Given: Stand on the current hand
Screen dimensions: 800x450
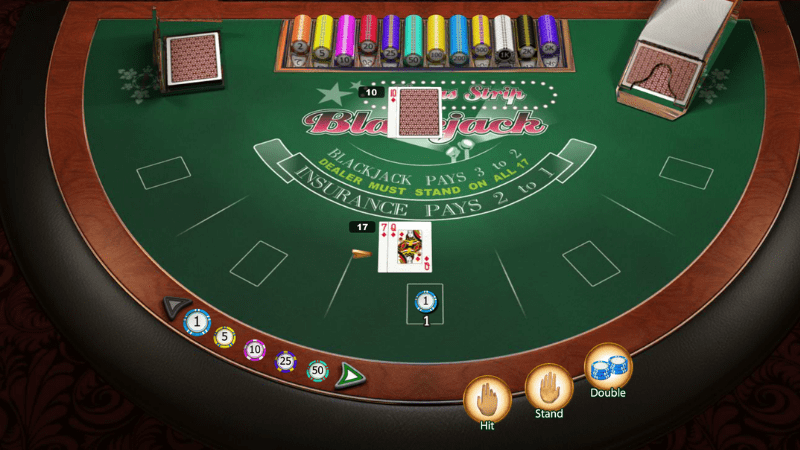Looking at the screenshot, I should [x=548, y=387].
